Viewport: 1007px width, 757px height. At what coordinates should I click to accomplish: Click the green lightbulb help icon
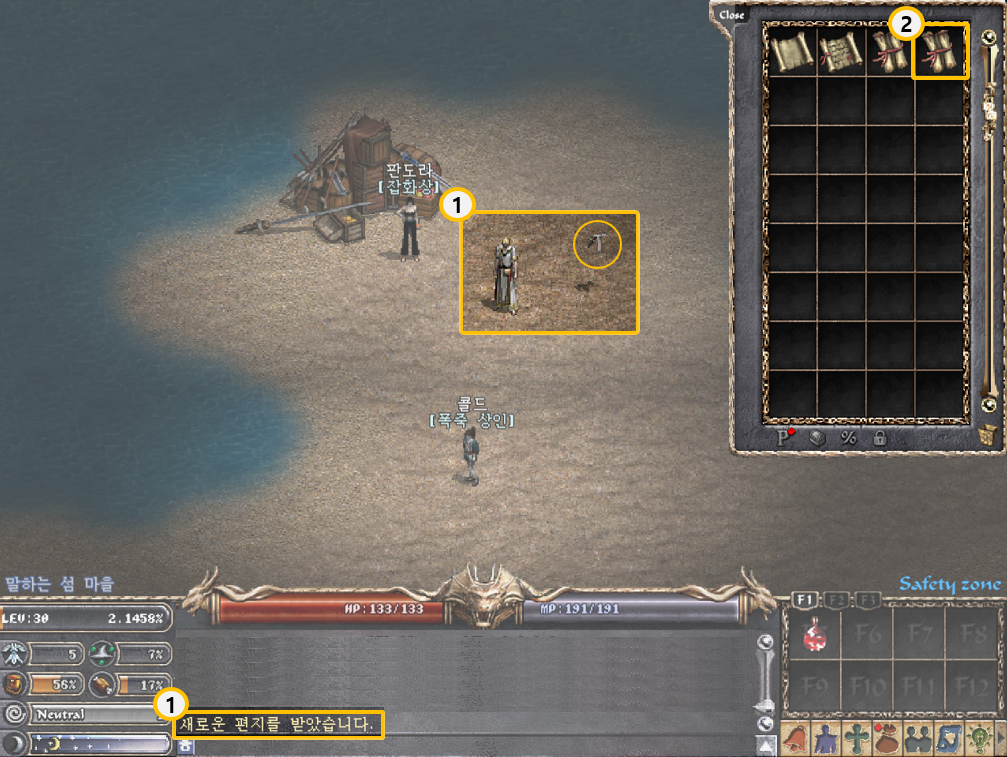[979, 738]
